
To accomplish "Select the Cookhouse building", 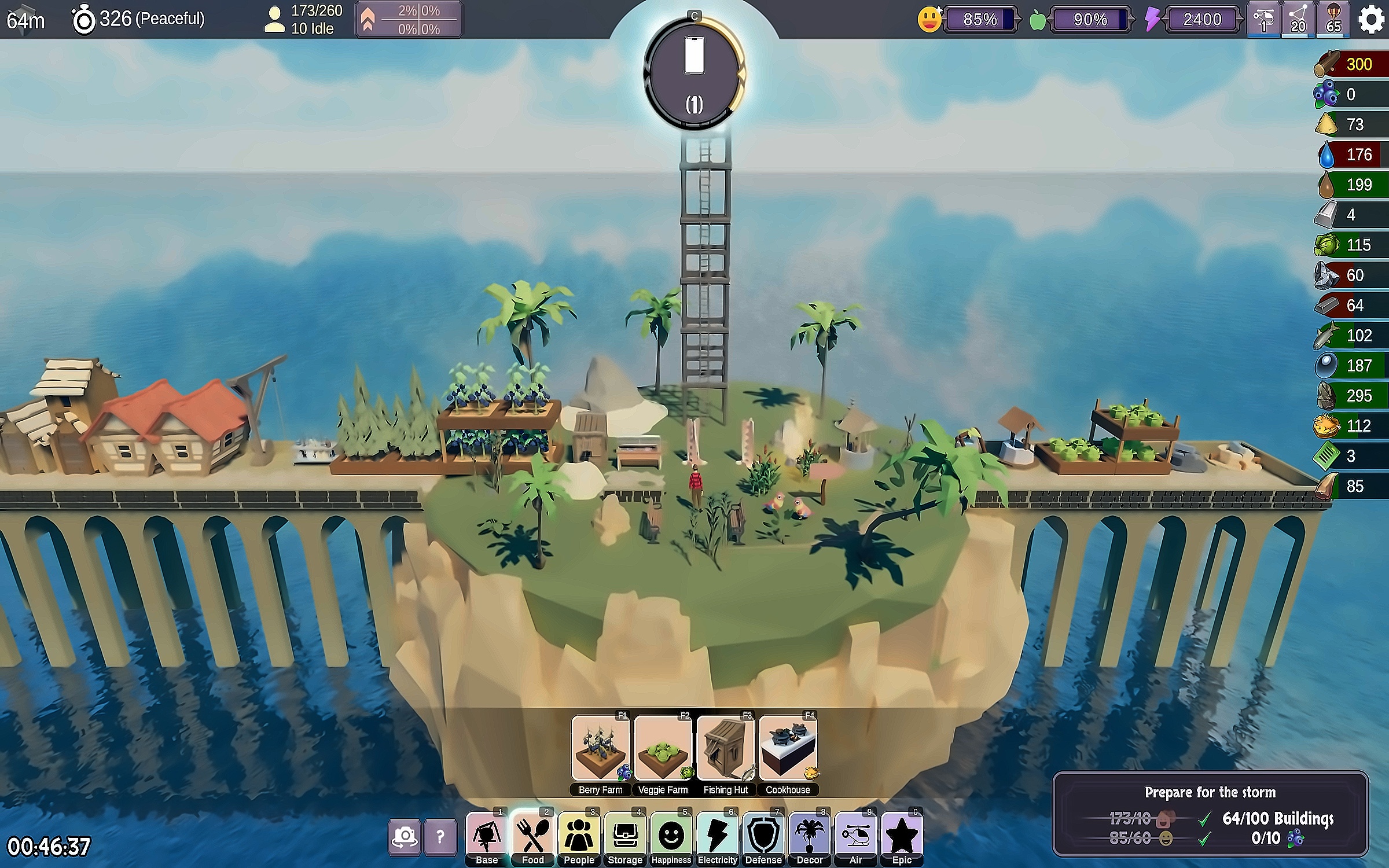I will (788, 748).
